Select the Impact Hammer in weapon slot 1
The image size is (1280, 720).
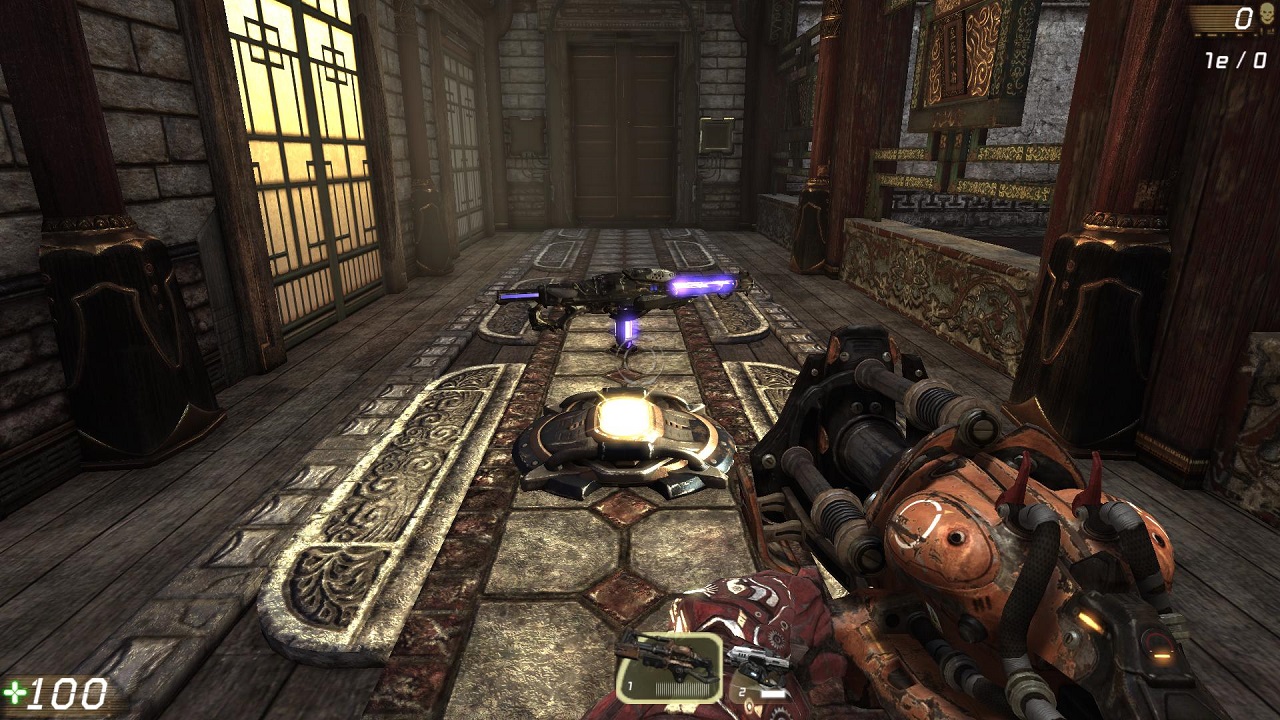pos(669,665)
